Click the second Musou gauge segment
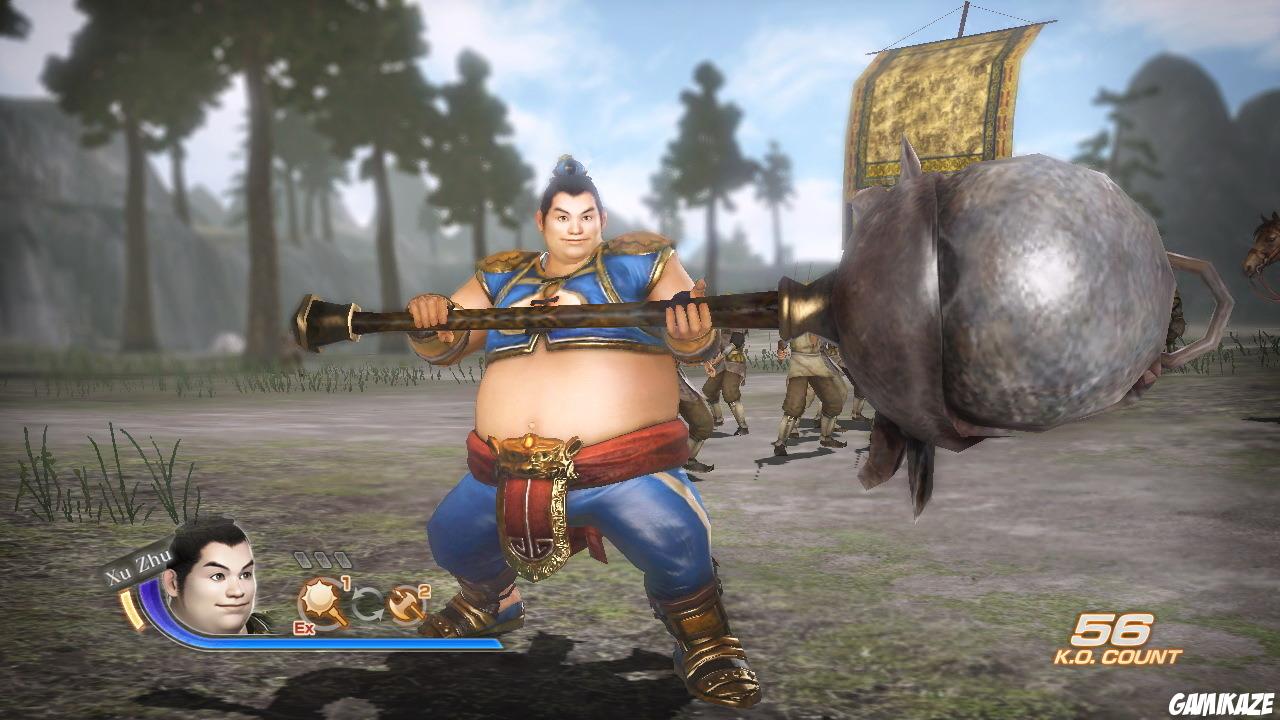The image size is (1280, 720). point(326,561)
